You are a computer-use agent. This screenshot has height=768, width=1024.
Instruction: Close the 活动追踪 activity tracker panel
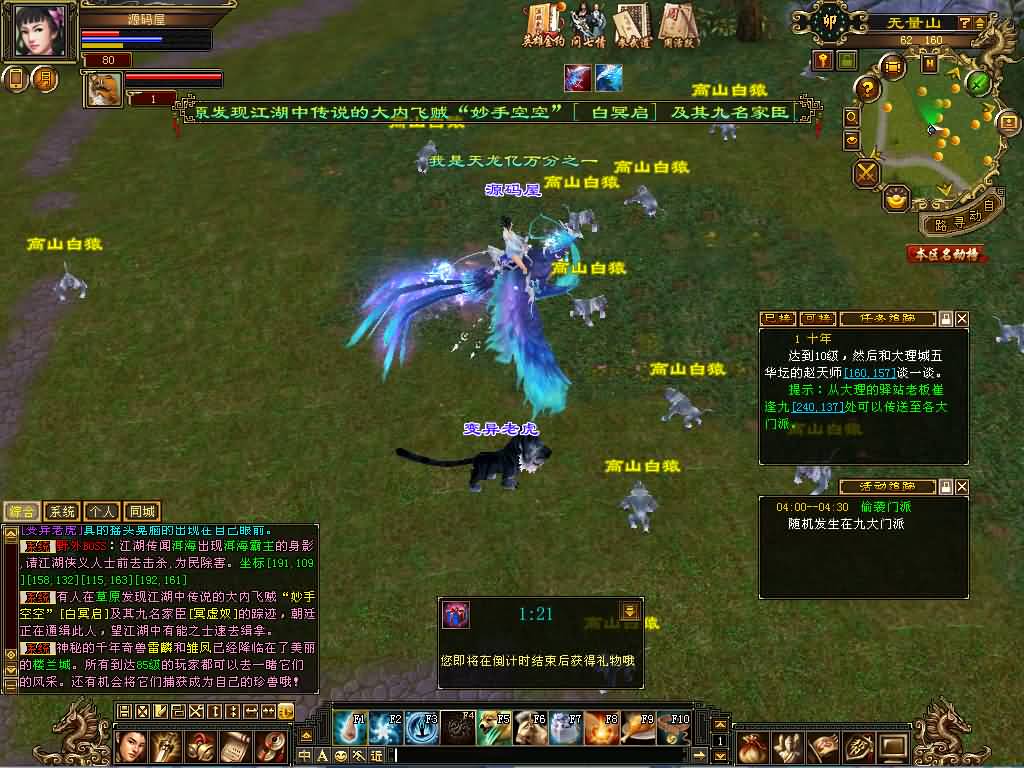point(962,487)
